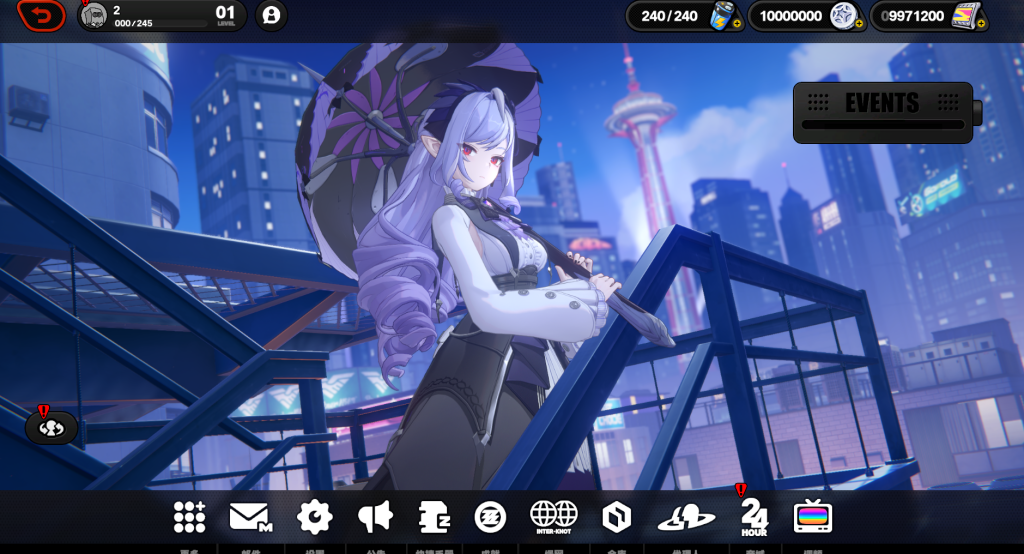Check the mail envelope inbox

click(251, 516)
